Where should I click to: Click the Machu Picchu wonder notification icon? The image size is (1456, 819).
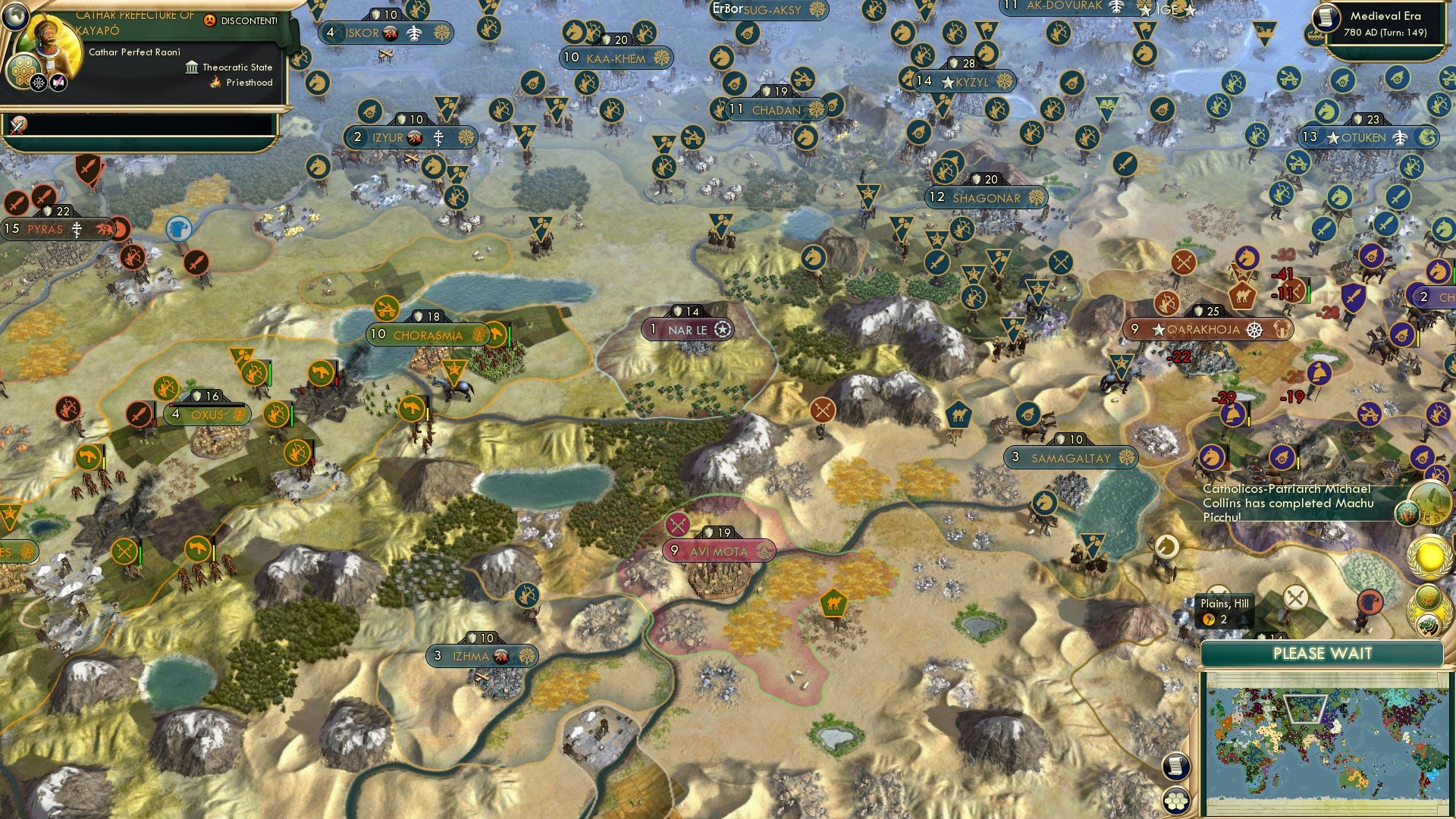click(x=1428, y=501)
